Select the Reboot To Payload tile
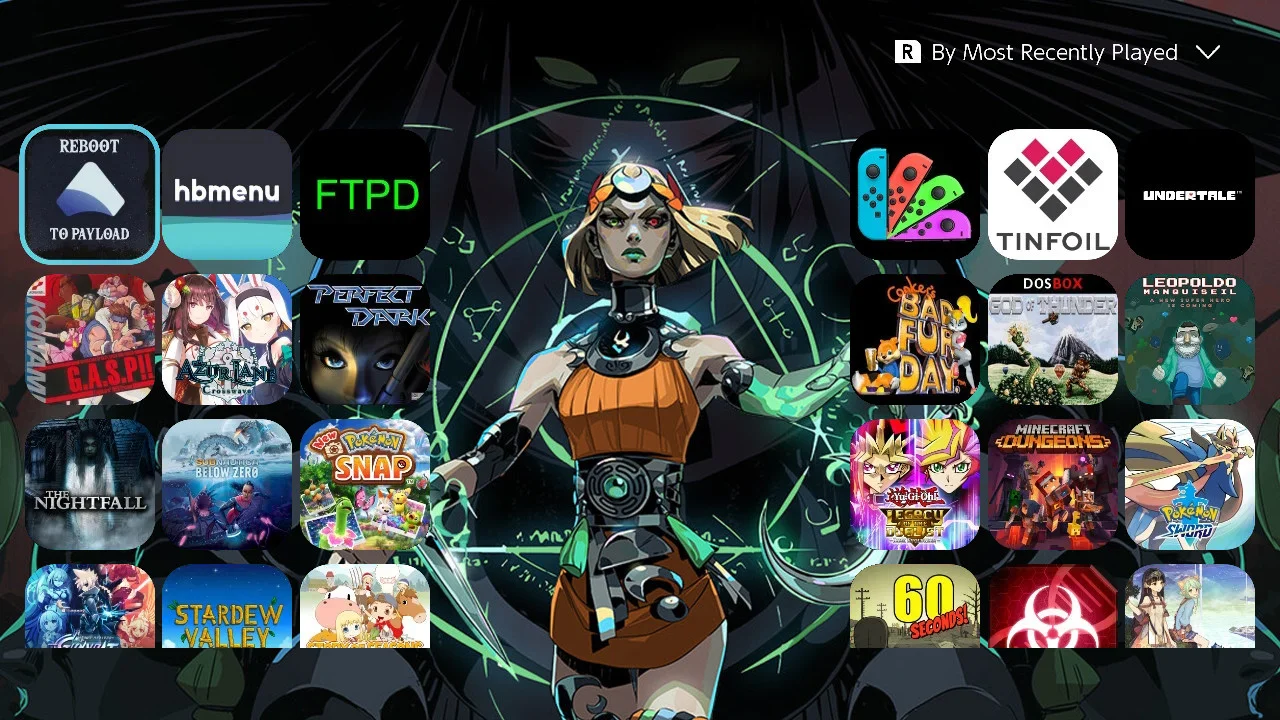1280x720 pixels. 89,194
